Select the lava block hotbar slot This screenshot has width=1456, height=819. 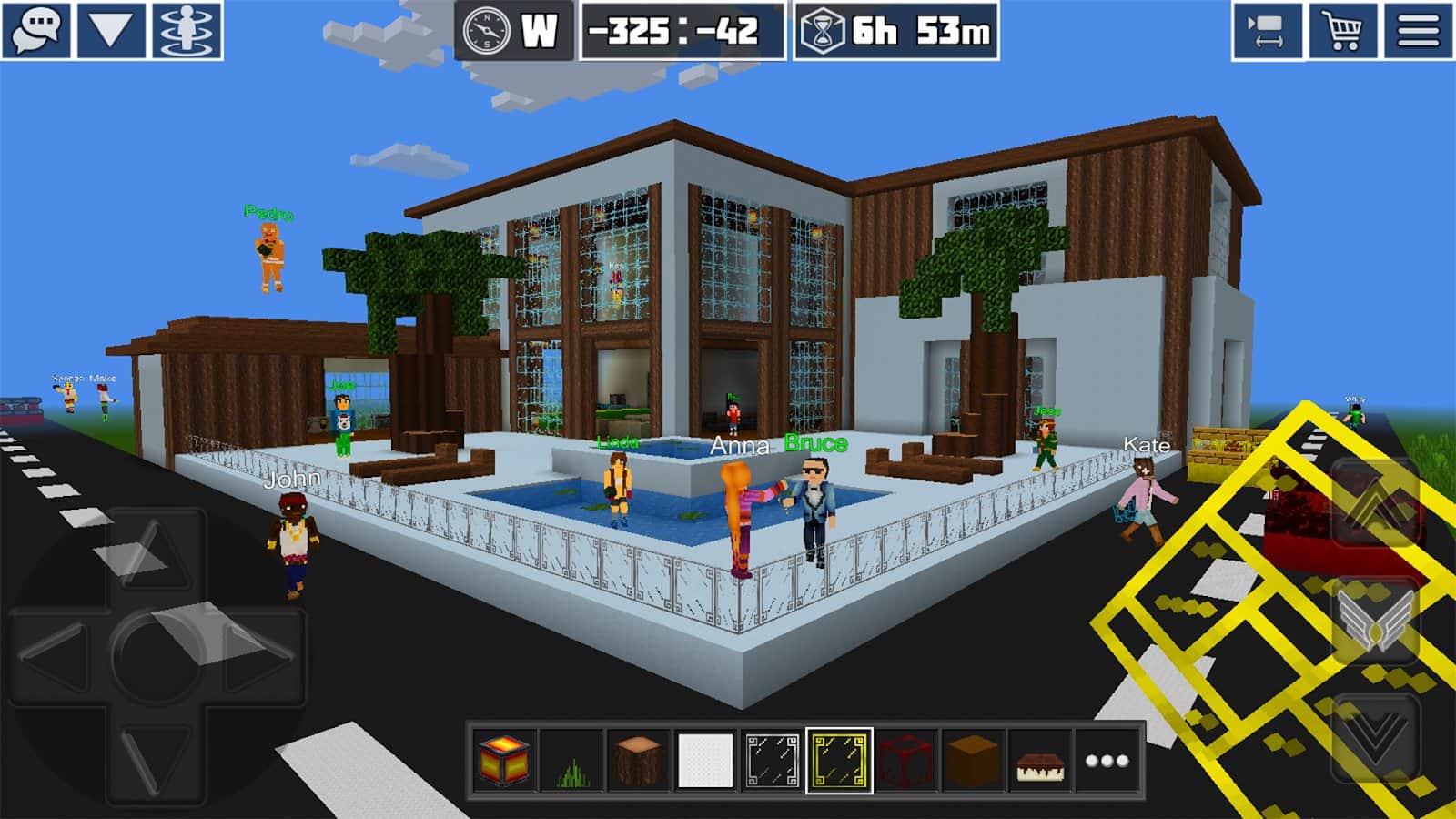click(x=503, y=761)
